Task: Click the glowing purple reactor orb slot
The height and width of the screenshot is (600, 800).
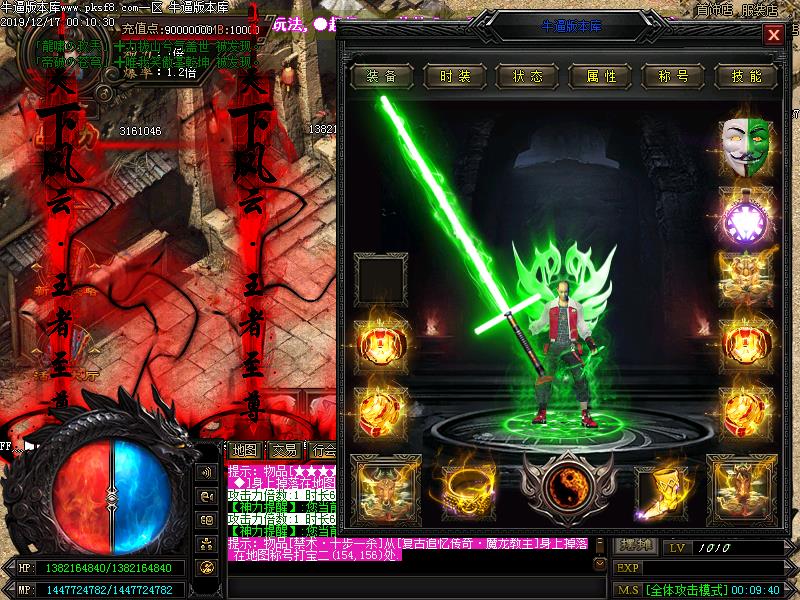Action: pos(746,214)
